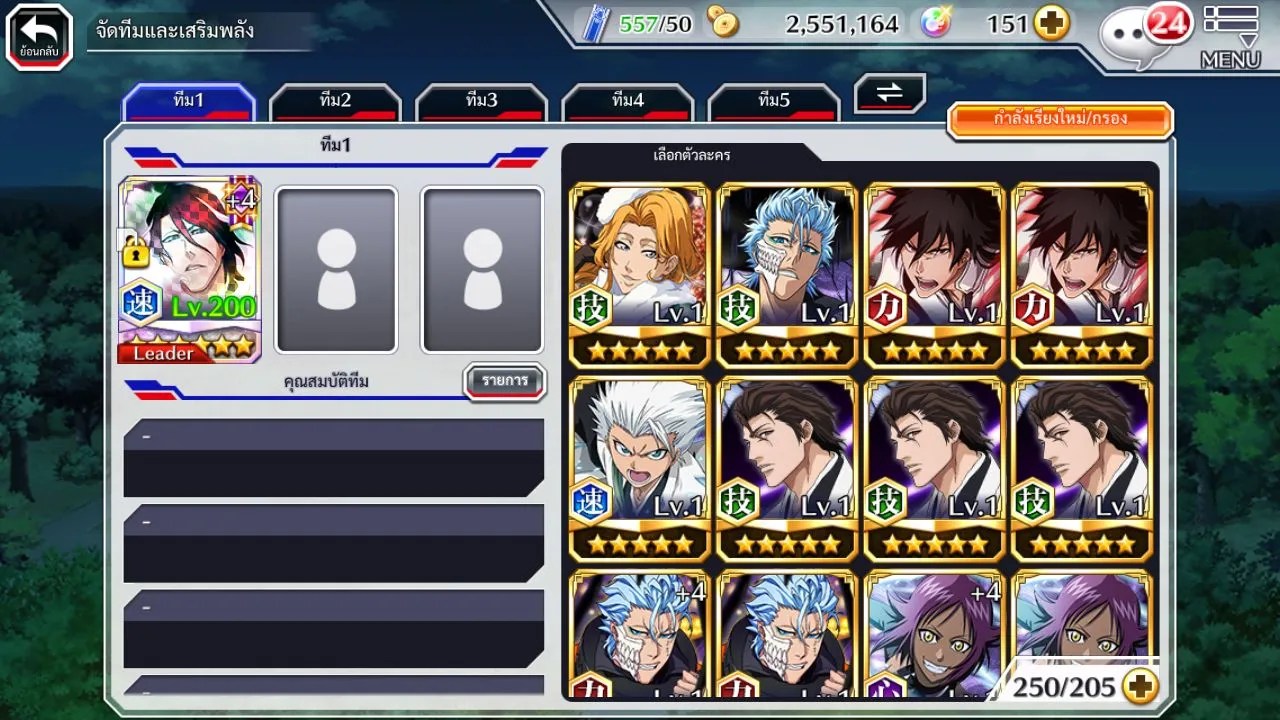Screen dimensions: 1280x720
Task: Select the ทีม4 tab
Action: point(627,101)
